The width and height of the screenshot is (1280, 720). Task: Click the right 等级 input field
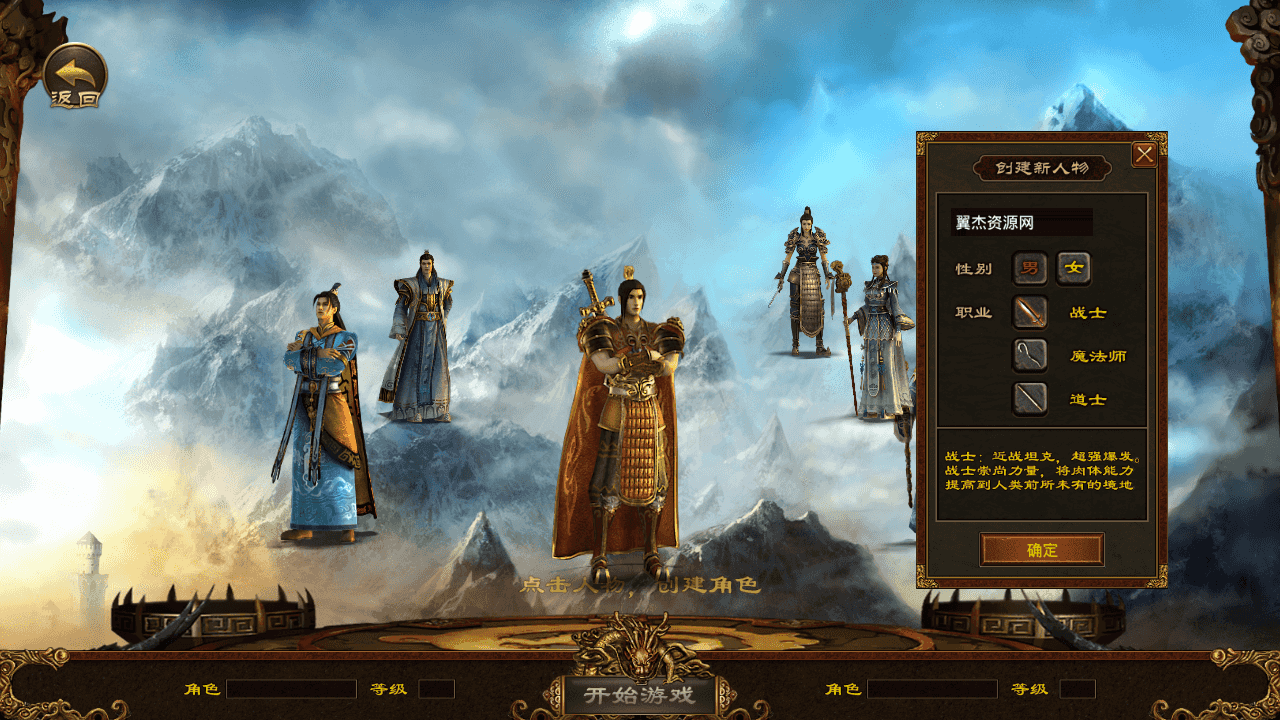pyautogui.click(x=1075, y=689)
